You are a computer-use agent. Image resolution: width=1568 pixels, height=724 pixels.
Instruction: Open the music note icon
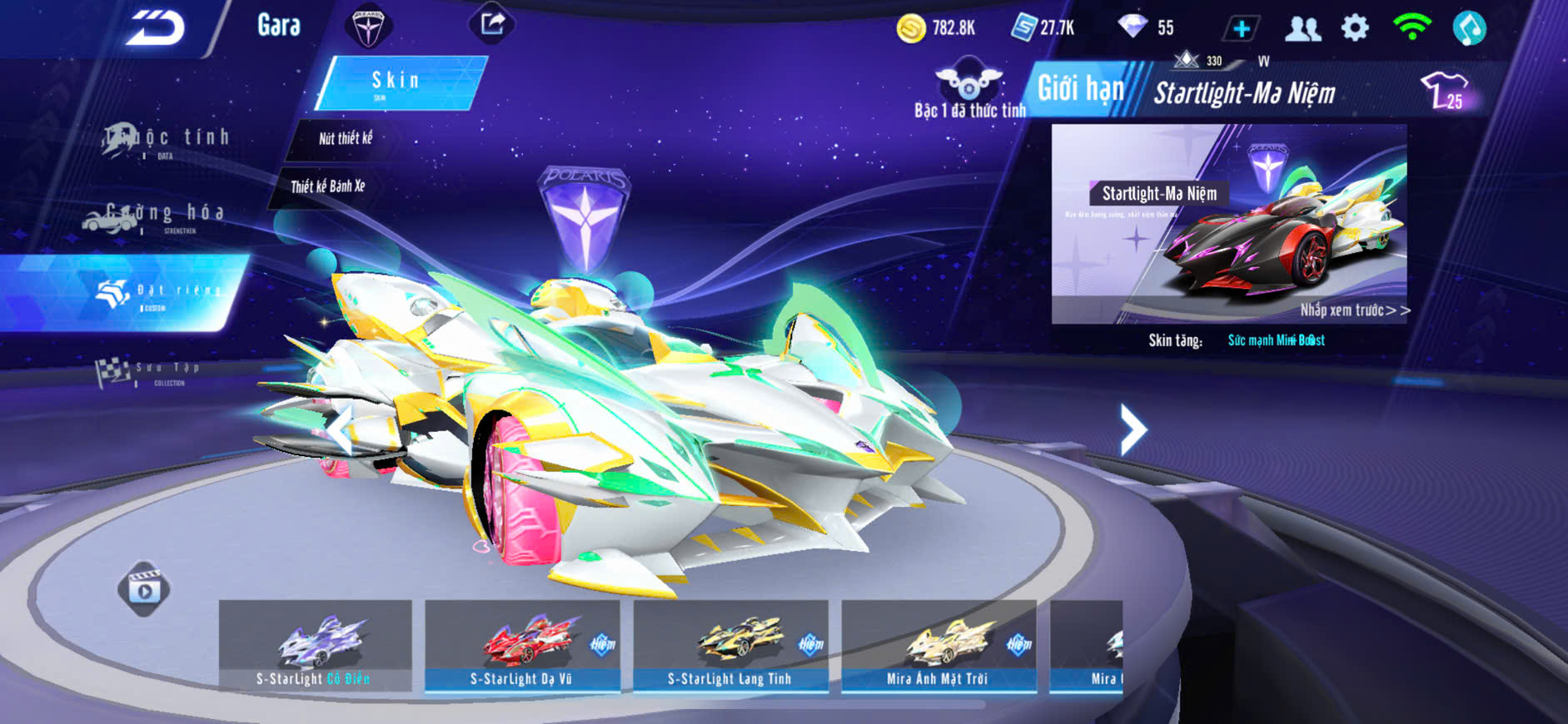(x=1469, y=28)
